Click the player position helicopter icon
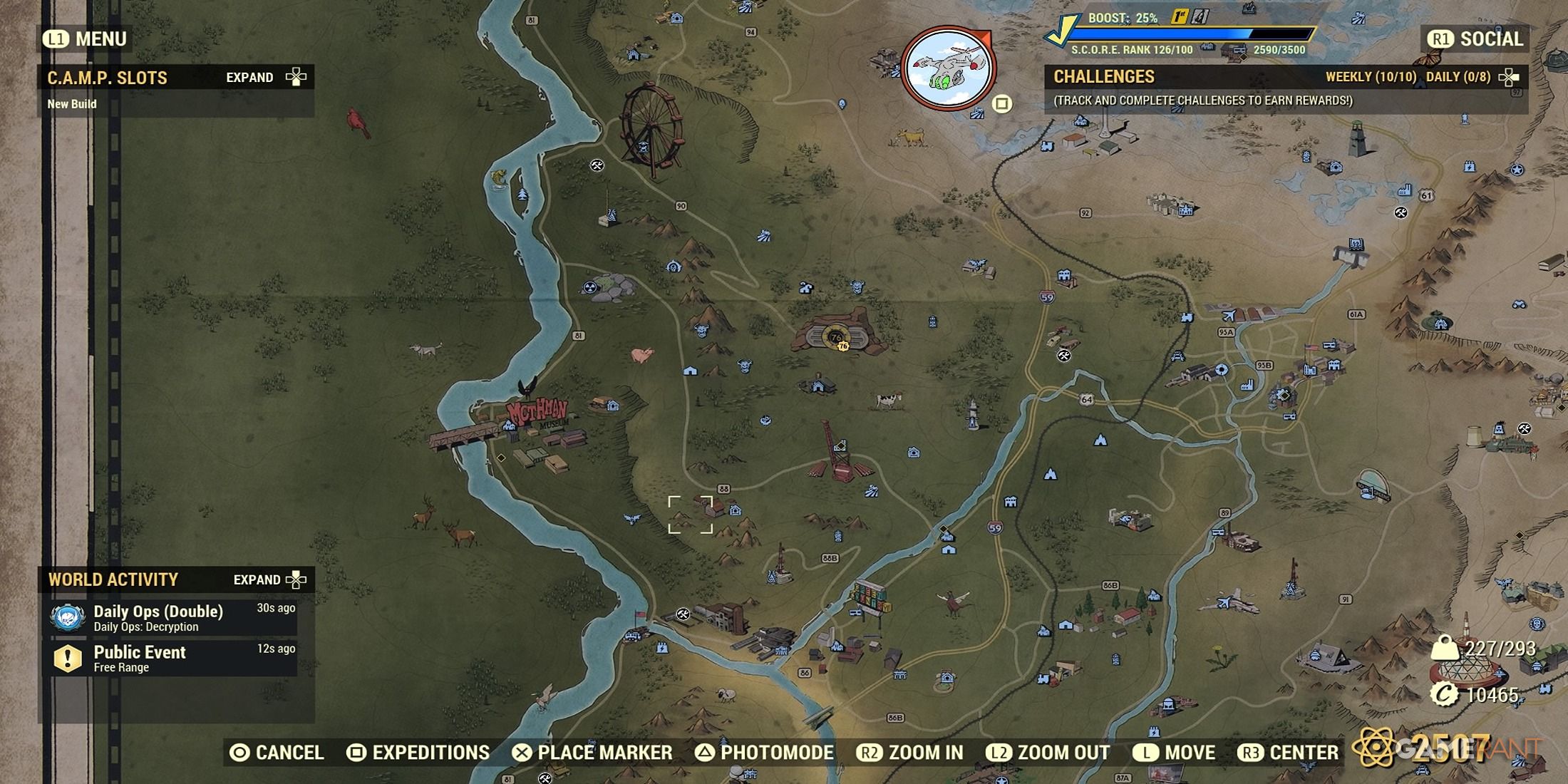Viewport: 1568px width, 784px height. click(948, 68)
